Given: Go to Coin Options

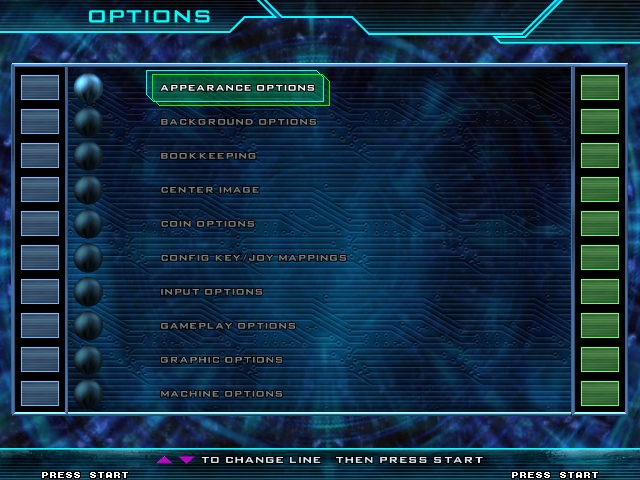Looking at the screenshot, I should click(208, 224).
